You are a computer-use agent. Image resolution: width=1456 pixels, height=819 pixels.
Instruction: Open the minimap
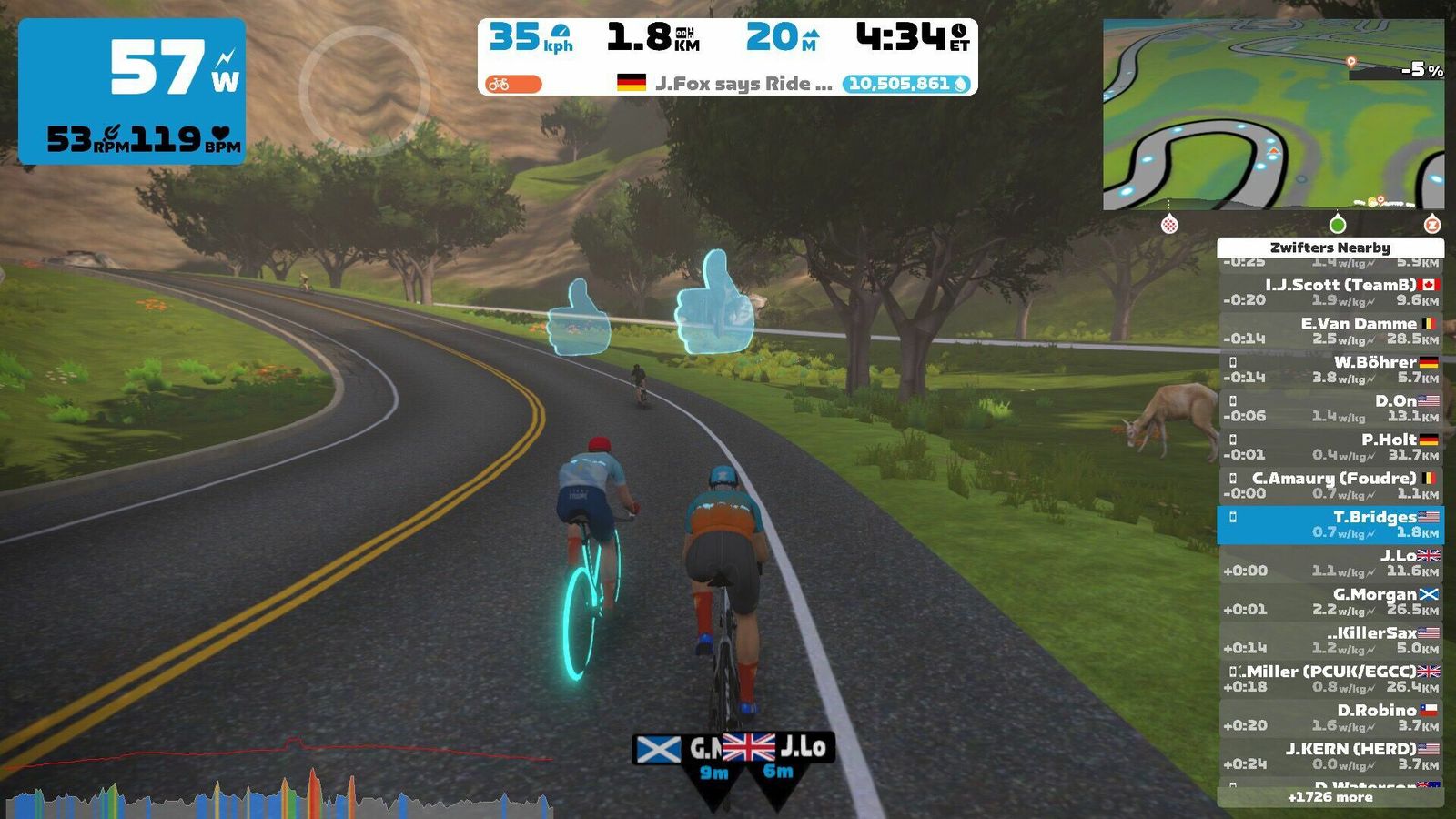(x=1272, y=116)
